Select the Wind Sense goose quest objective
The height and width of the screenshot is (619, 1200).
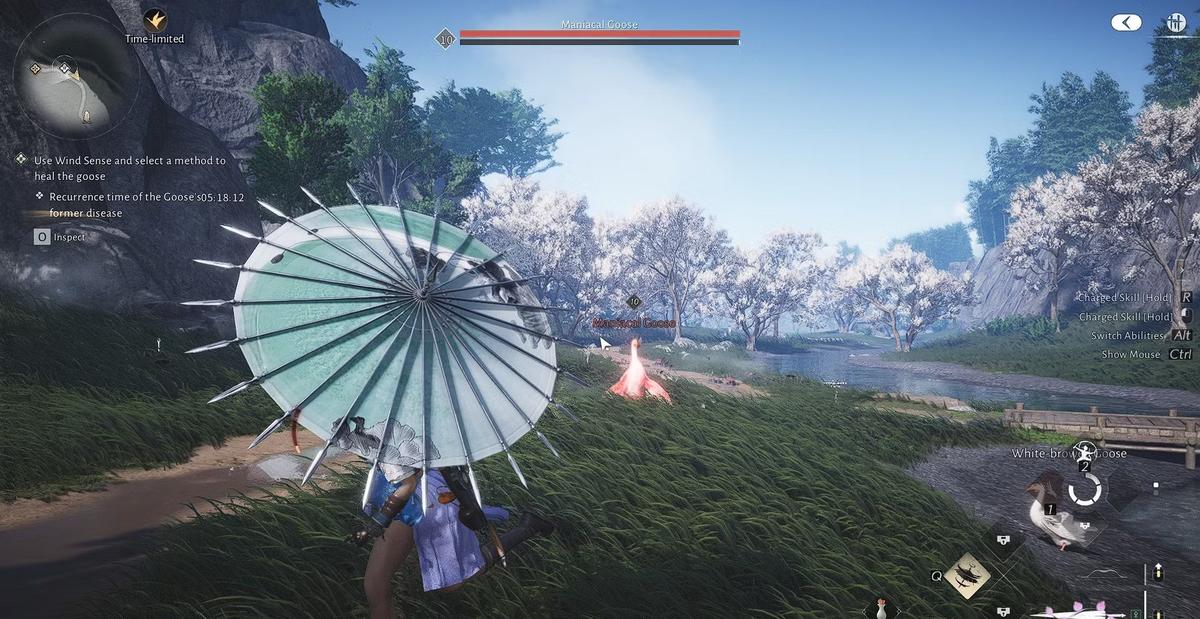coord(130,167)
